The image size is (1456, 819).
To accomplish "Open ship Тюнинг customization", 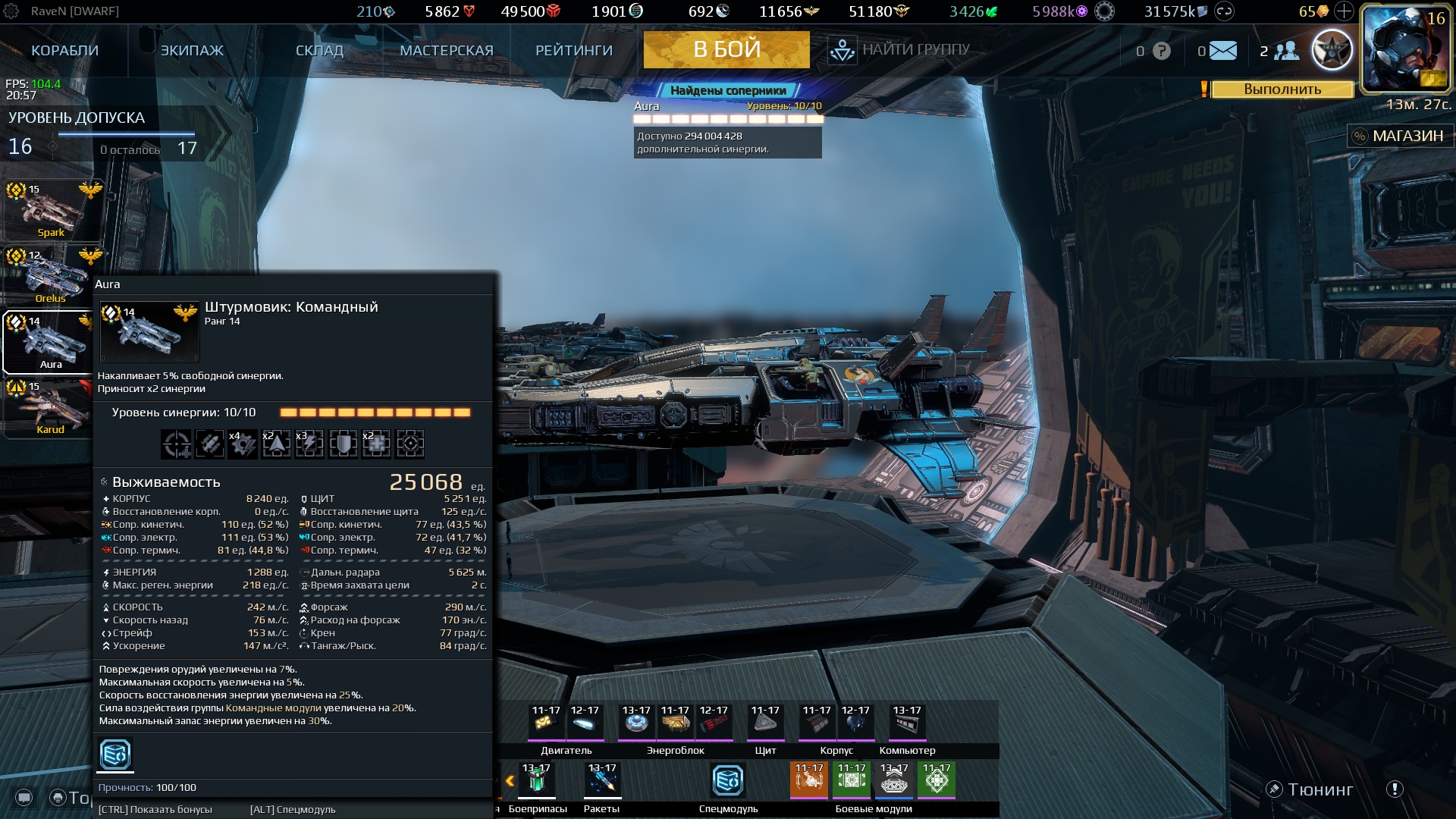I will pos(1310,789).
